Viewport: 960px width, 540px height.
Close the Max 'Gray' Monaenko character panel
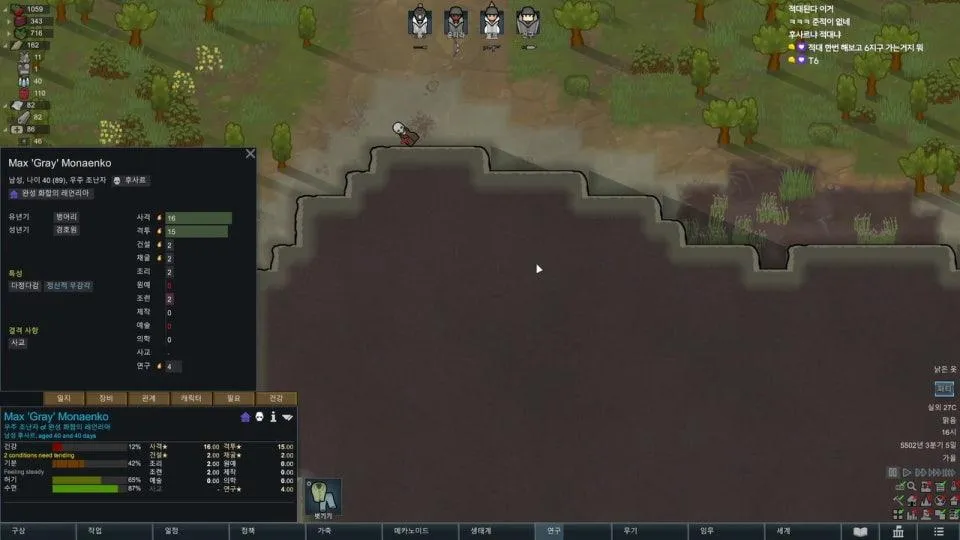(x=250, y=154)
